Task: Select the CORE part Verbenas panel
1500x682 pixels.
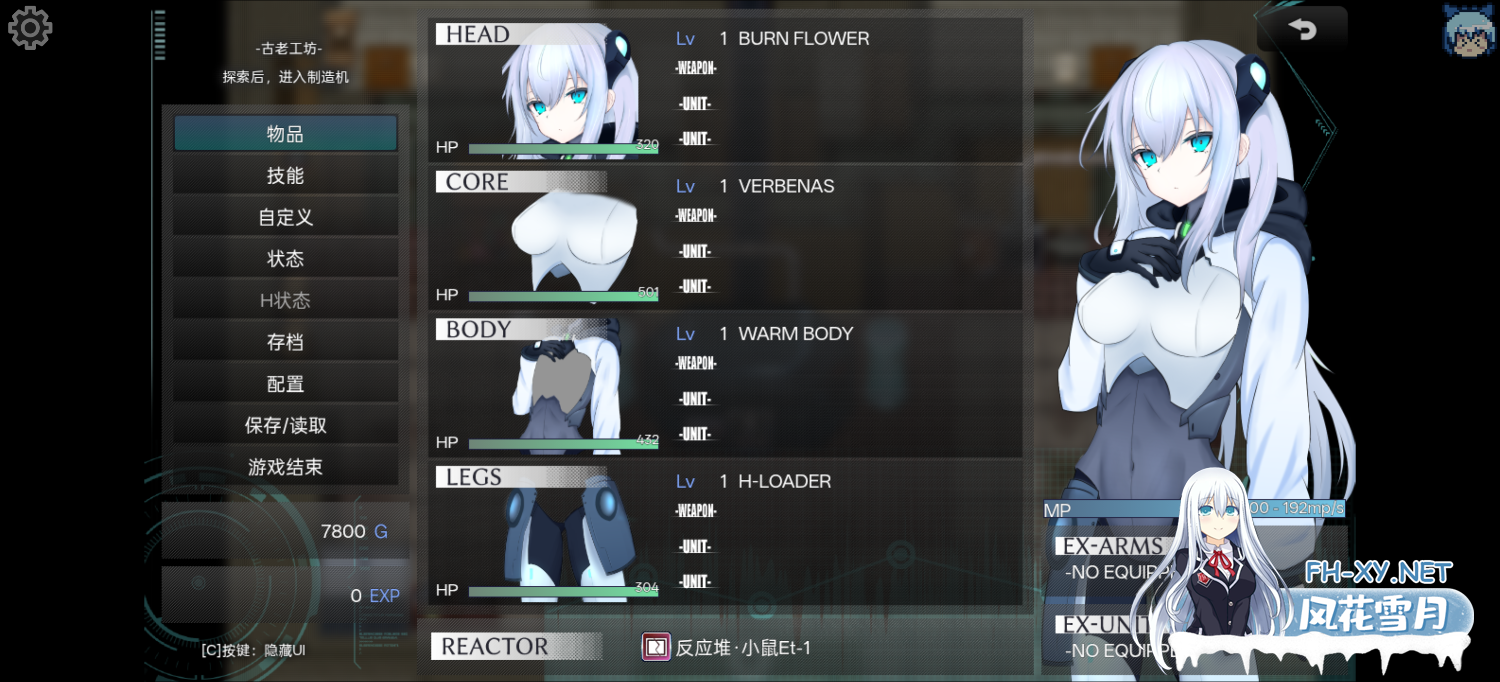Action: 725,238
